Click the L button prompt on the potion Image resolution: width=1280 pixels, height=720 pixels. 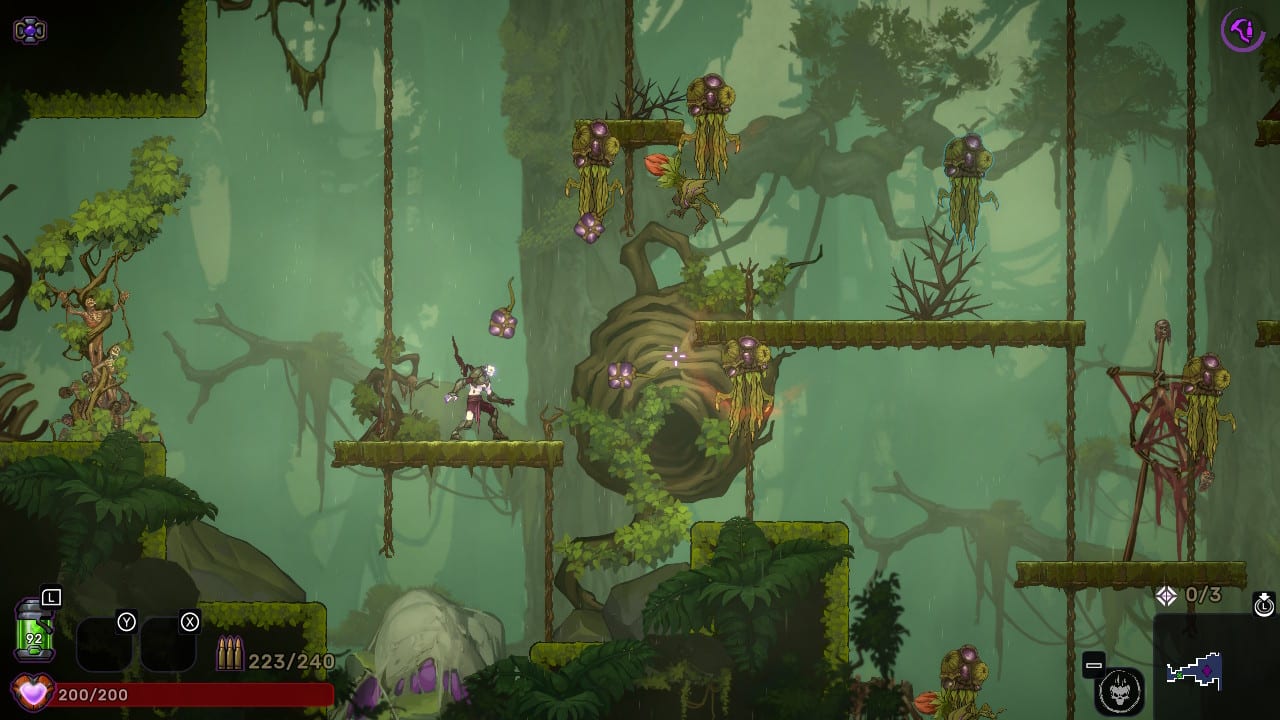pyautogui.click(x=50, y=597)
